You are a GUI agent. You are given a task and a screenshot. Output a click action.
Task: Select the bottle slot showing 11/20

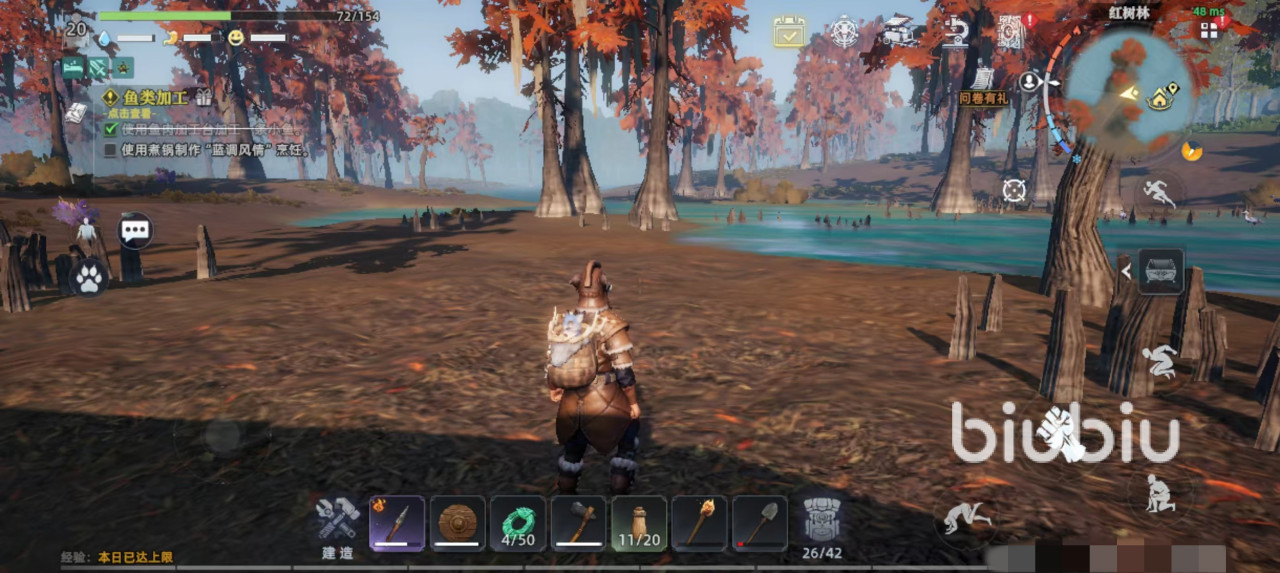pyautogui.click(x=639, y=523)
